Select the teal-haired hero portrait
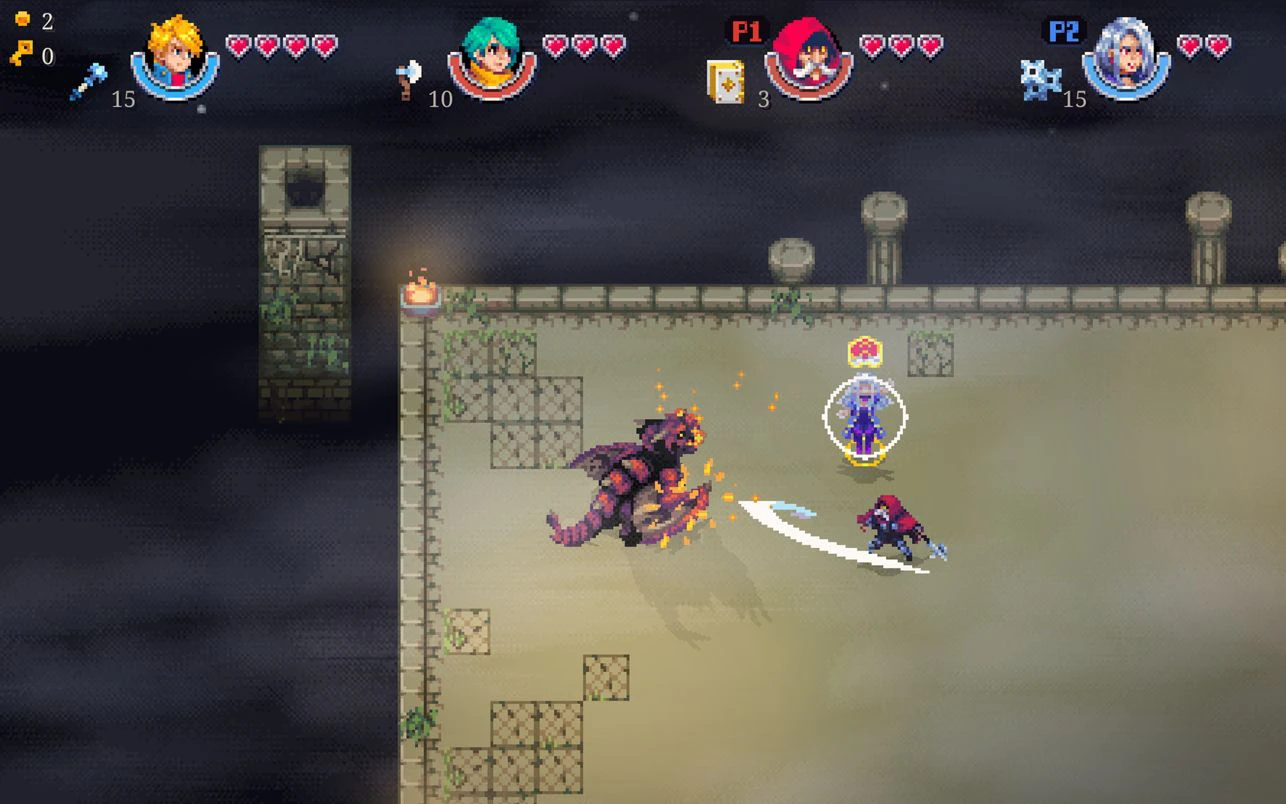Screen dimensions: 1286x804 click(x=491, y=55)
